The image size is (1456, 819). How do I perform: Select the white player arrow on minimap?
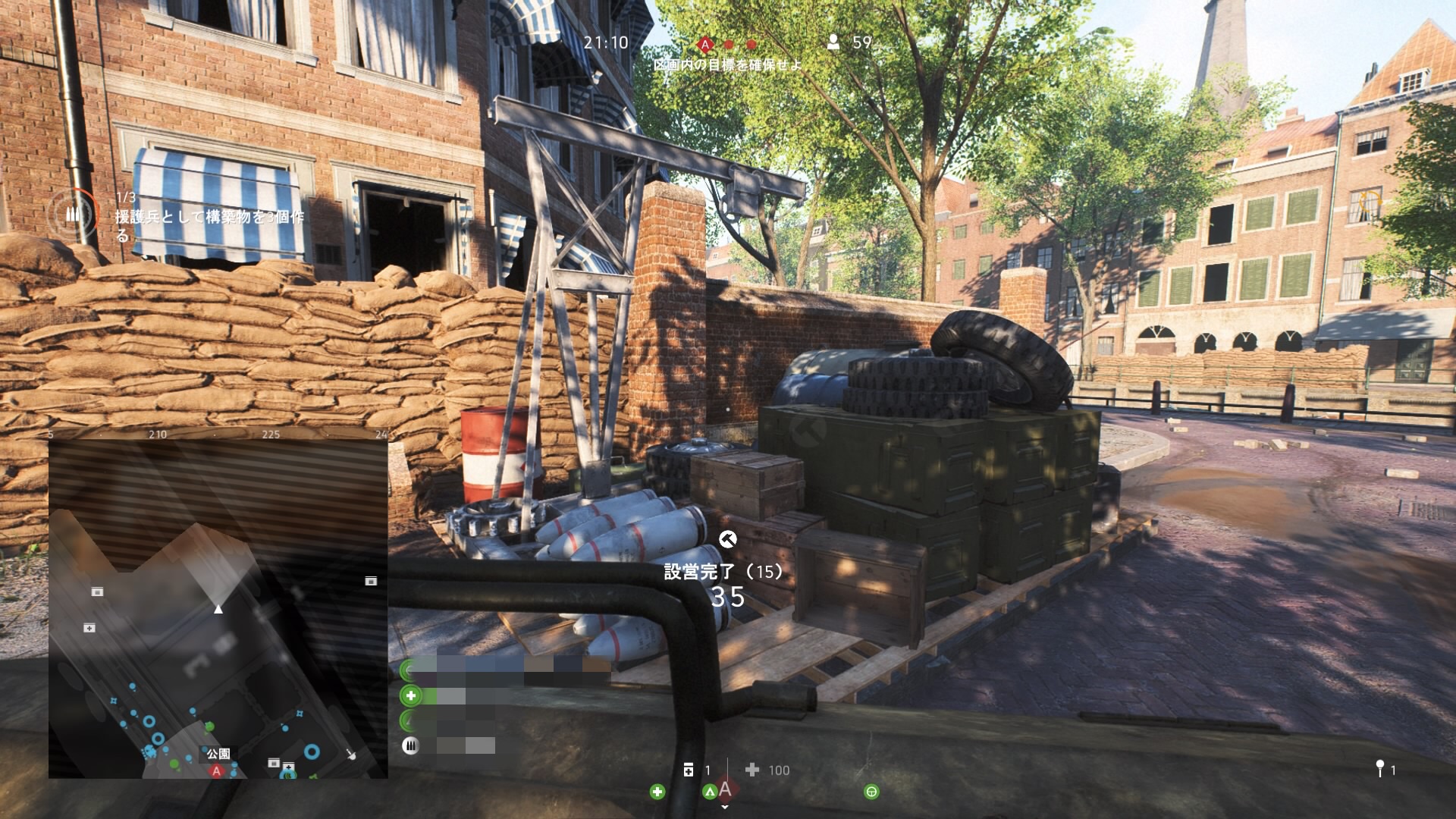tap(218, 608)
